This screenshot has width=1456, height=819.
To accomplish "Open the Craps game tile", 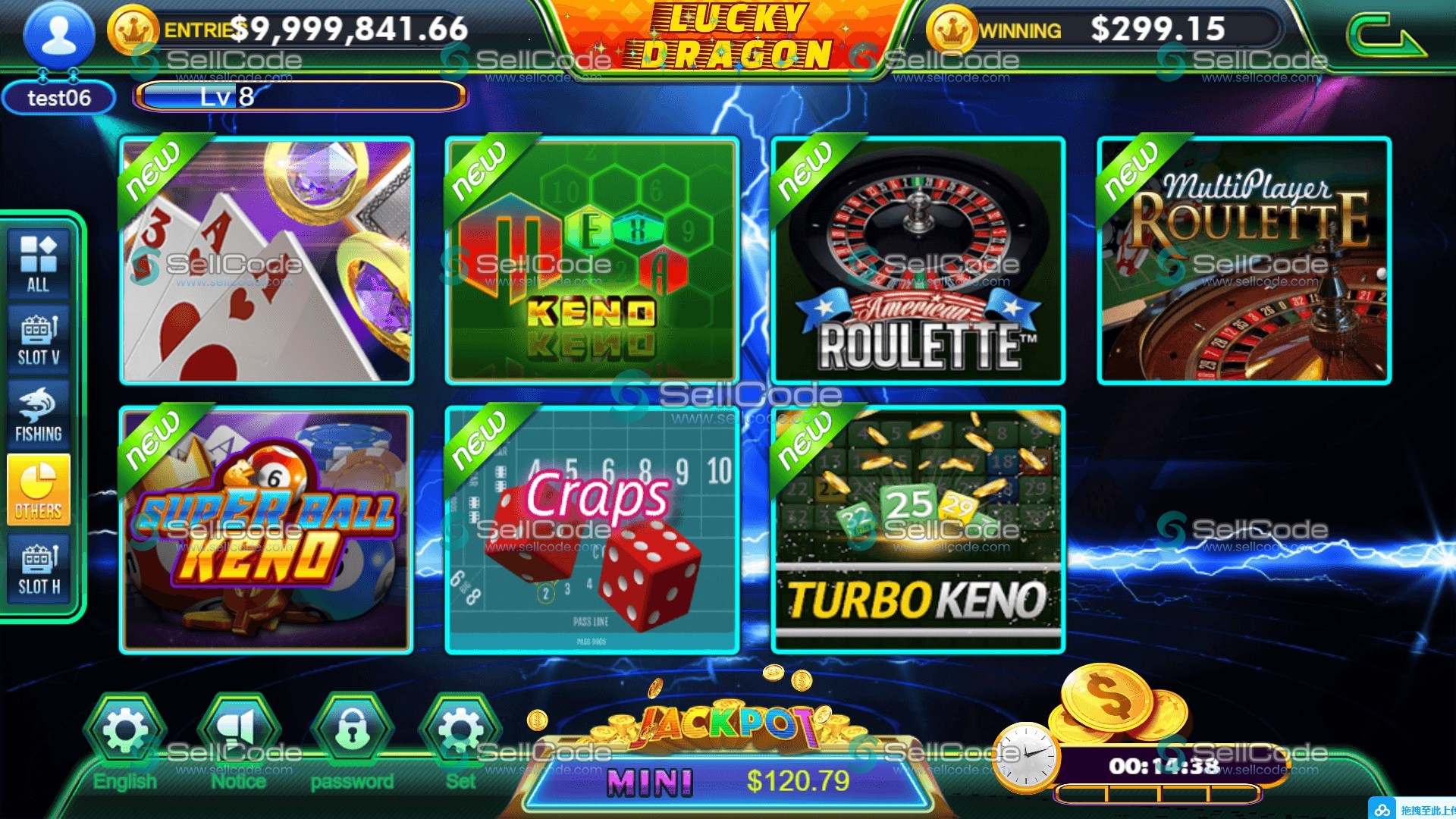I will (591, 530).
